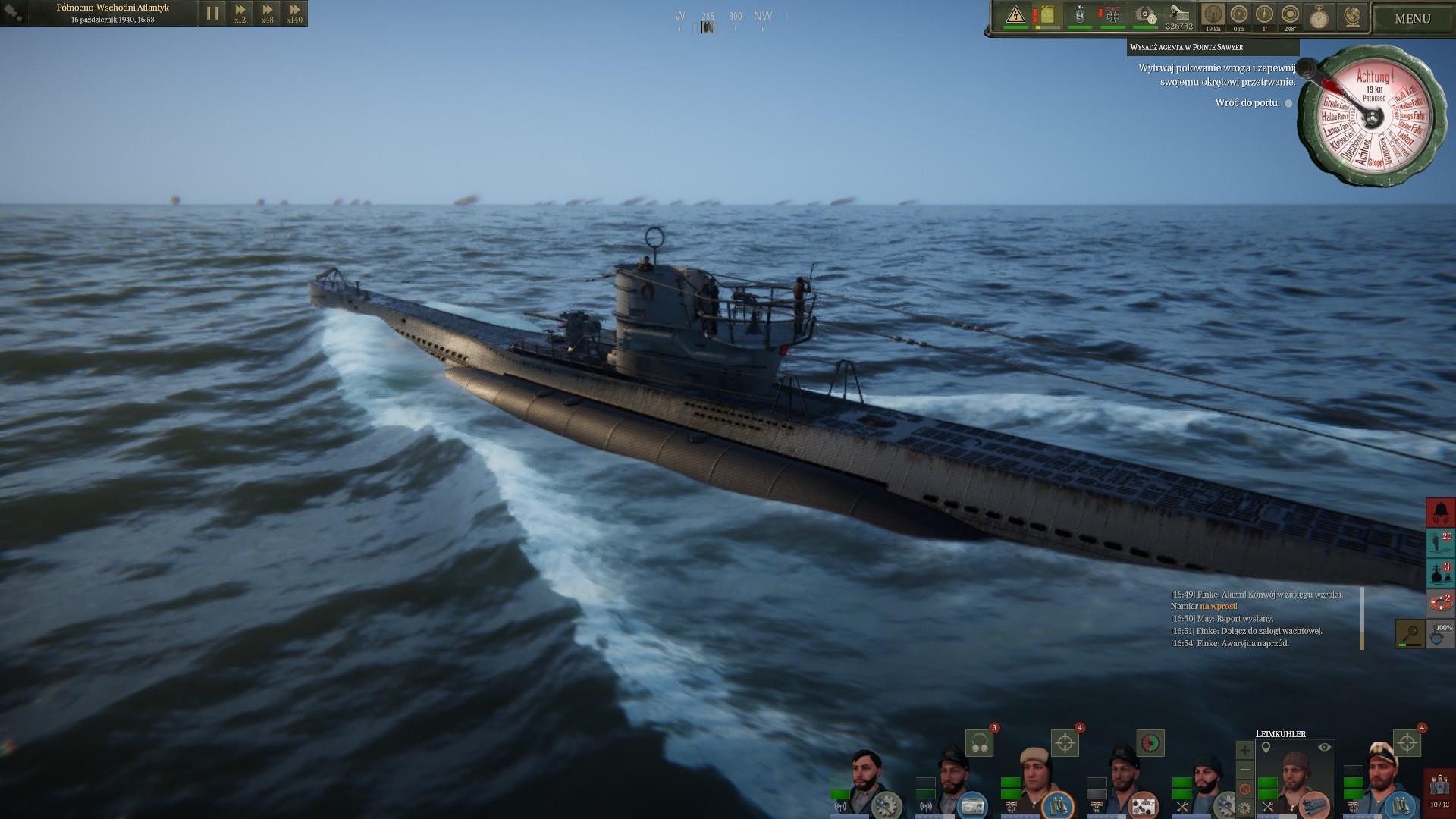Open the fuel canister status icon
The width and height of the screenshot is (1456, 819).
[1047, 15]
